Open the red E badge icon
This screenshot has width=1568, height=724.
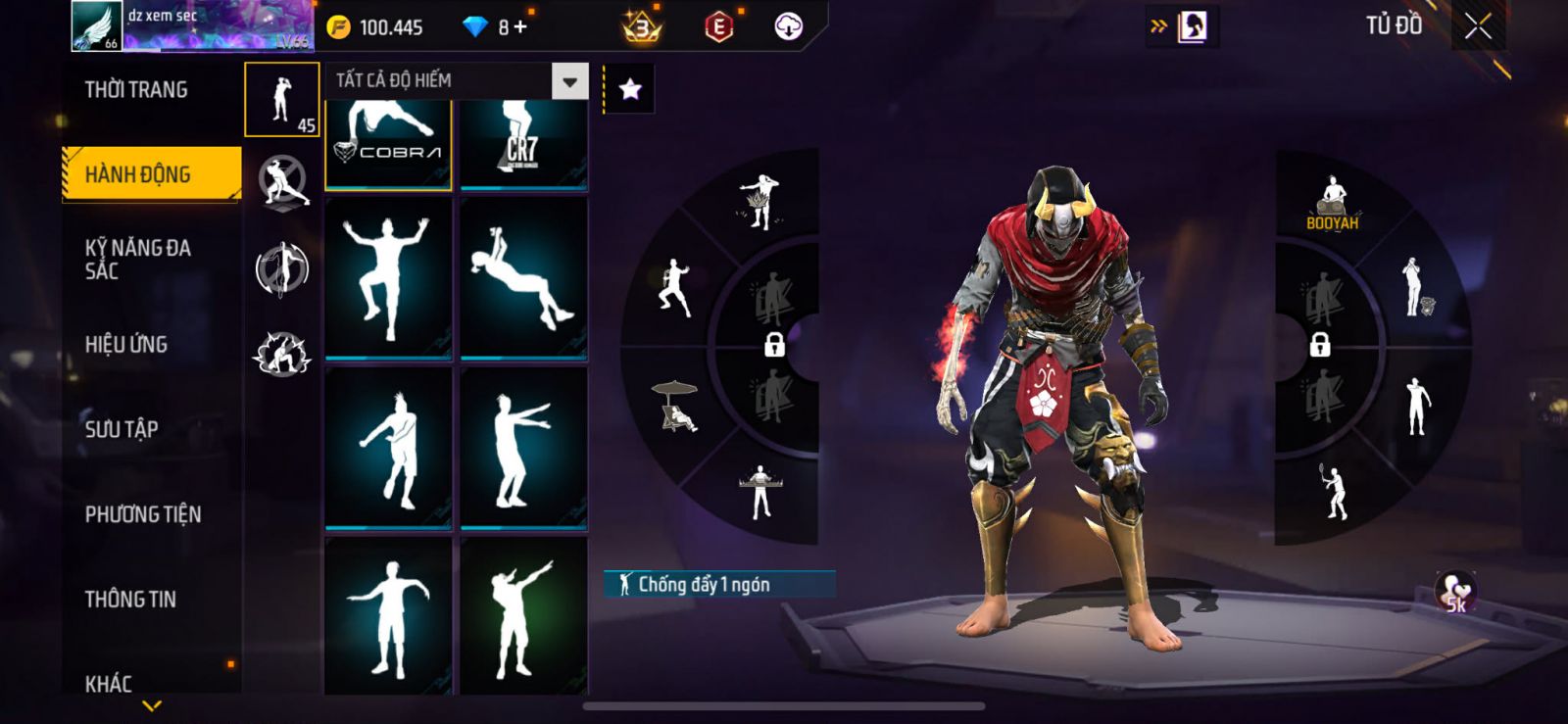(718, 26)
